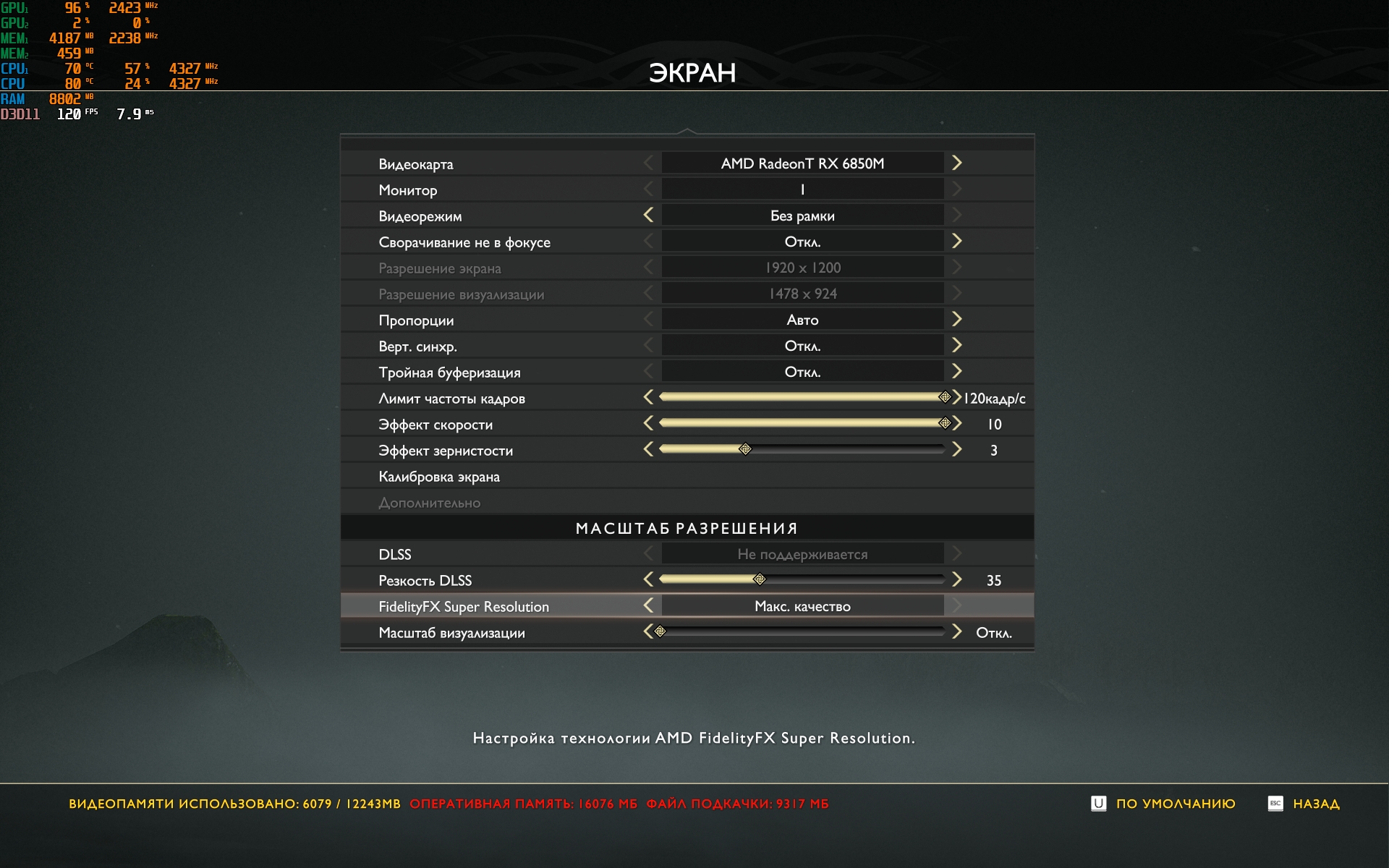Select the Видеорежим row
The width and height of the screenshot is (1389, 868).
click(420, 216)
